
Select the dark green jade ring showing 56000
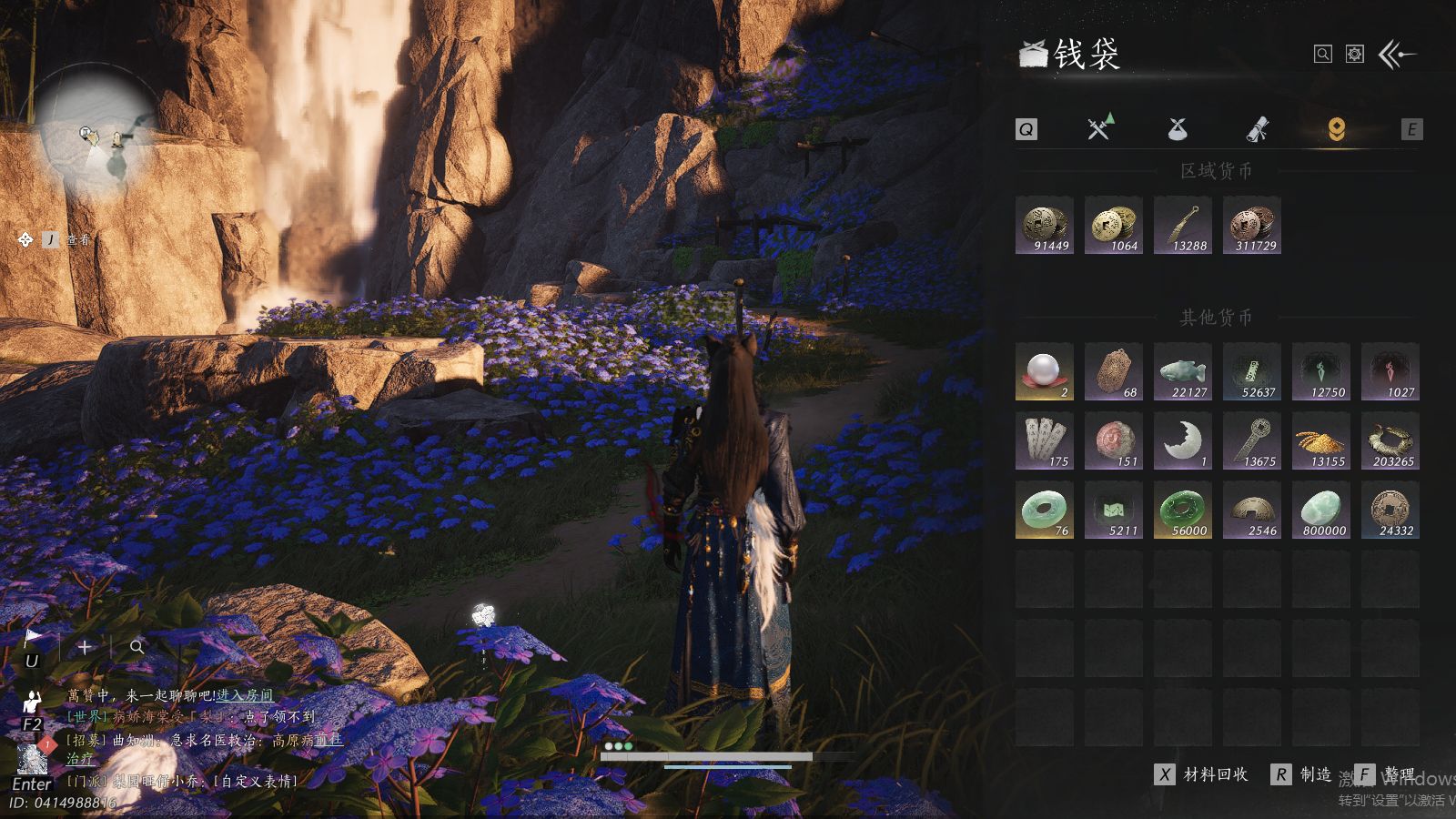click(x=1183, y=510)
